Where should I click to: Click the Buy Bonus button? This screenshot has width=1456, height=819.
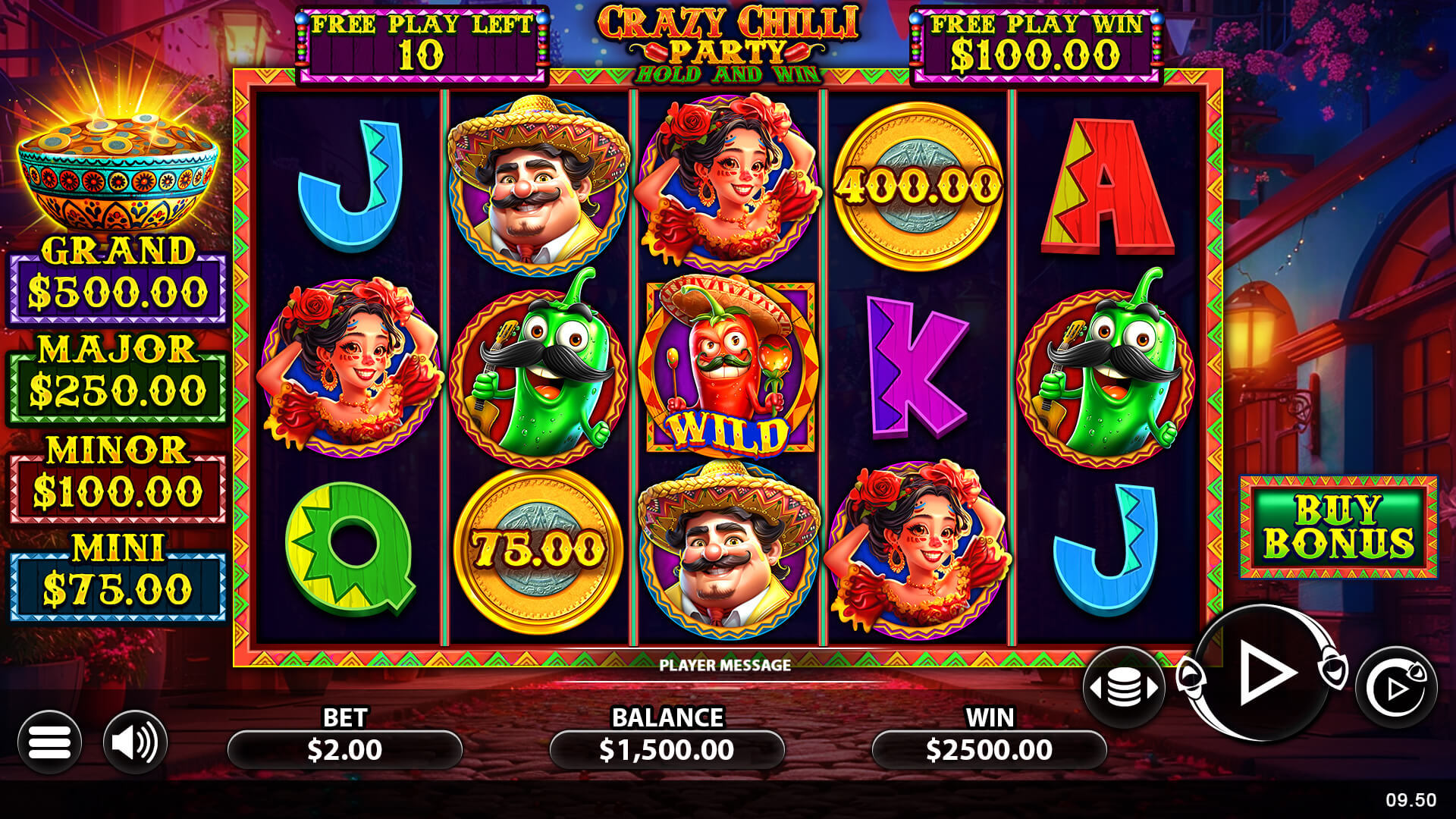1338,527
